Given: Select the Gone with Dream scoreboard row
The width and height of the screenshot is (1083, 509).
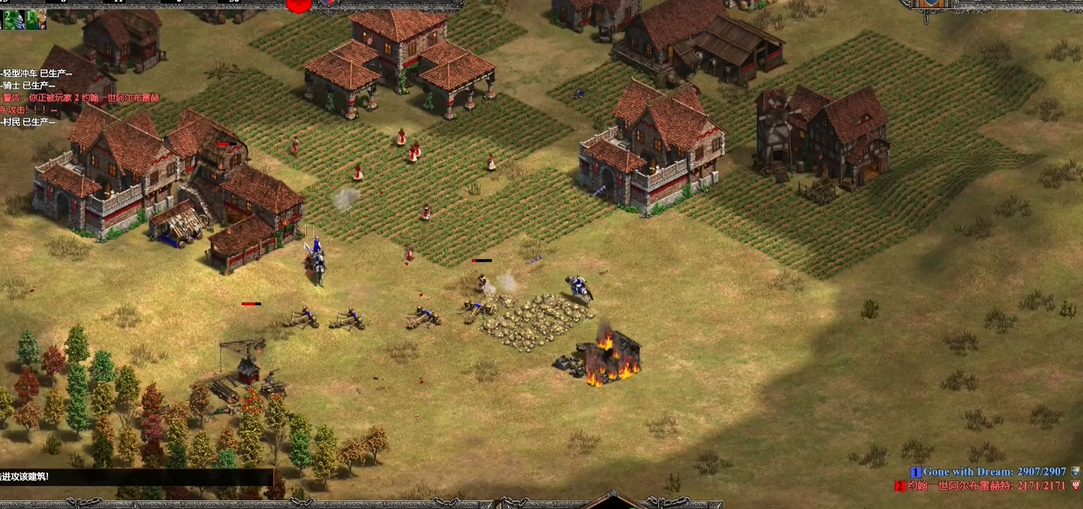Looking at the screenshot, I should tap(988, 471).
